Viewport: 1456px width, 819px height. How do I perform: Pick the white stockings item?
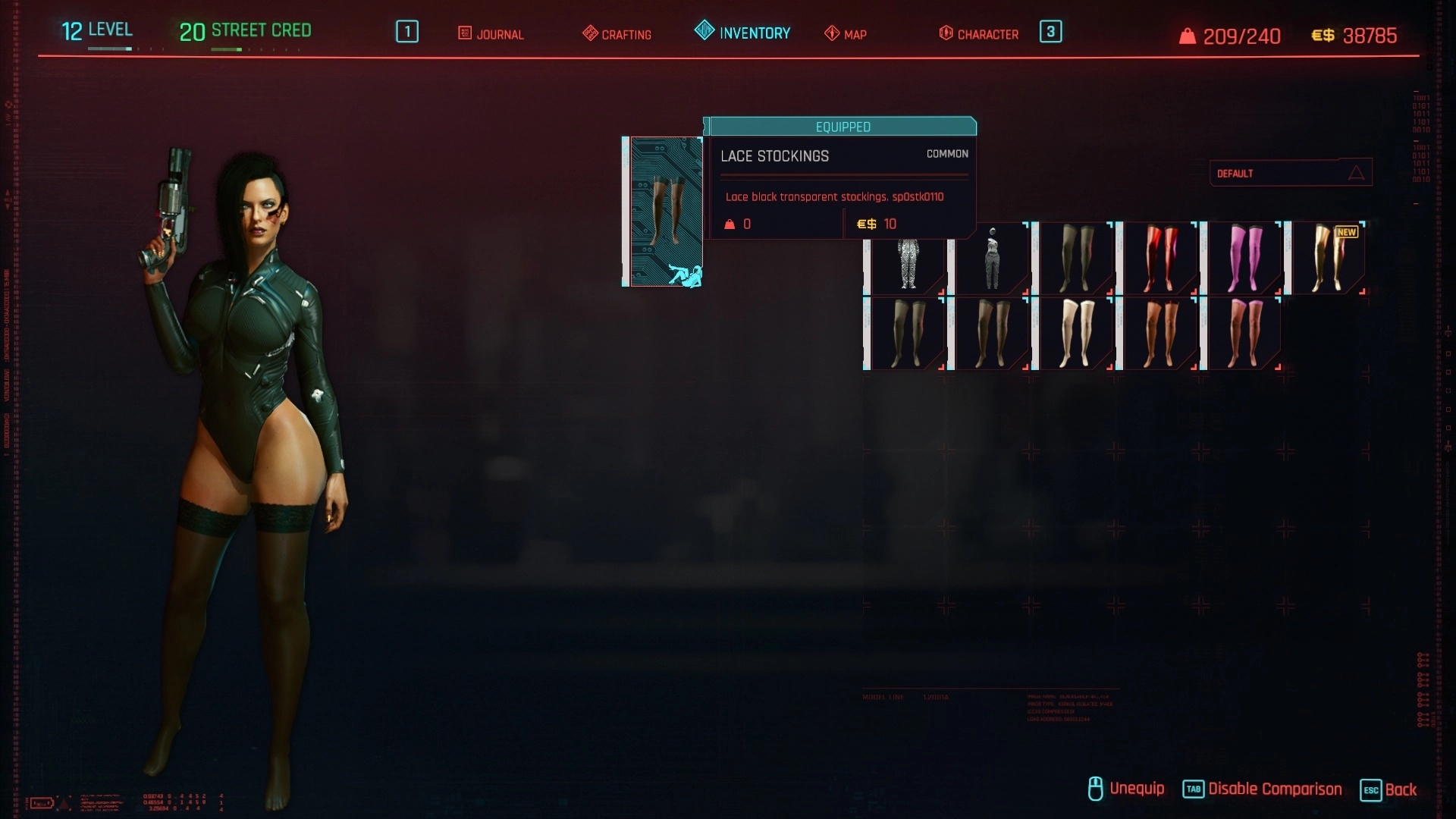[1075, 334]
